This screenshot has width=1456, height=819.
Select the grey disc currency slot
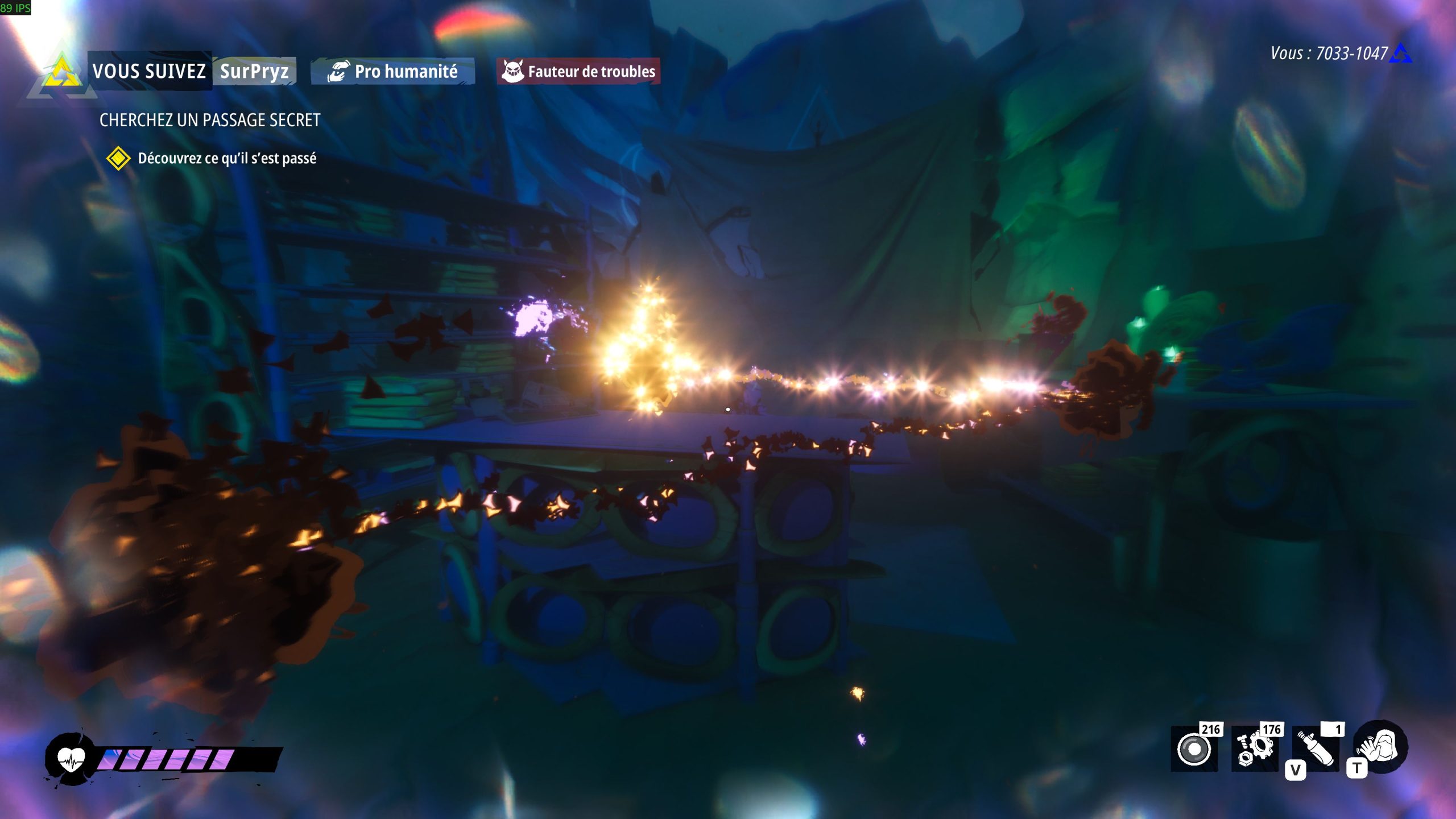[1194, 749]
